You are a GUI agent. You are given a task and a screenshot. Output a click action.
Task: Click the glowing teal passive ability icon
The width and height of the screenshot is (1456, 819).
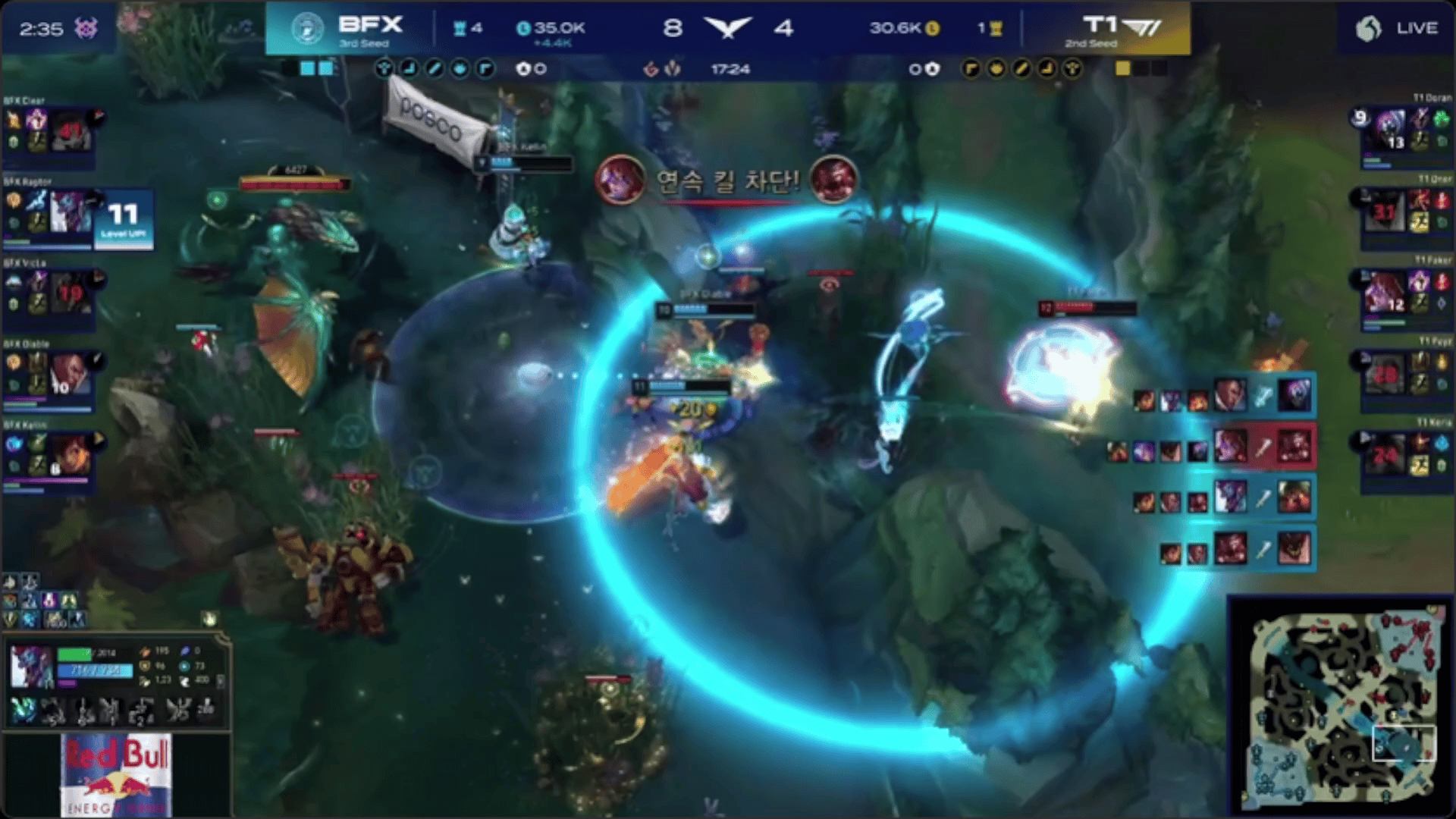click(23, 711)
